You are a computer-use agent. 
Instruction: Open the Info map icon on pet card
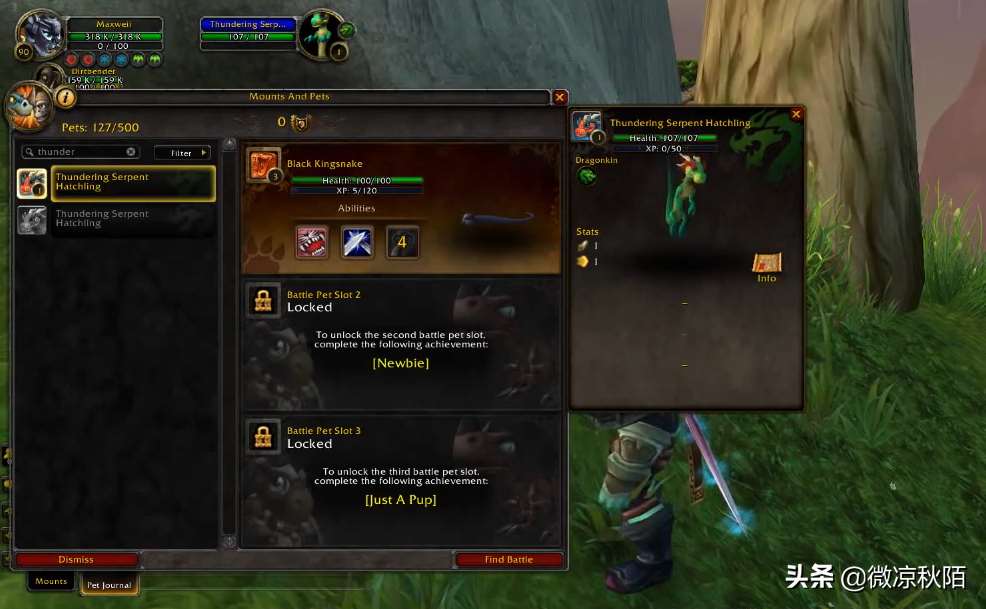coord(766,265)
